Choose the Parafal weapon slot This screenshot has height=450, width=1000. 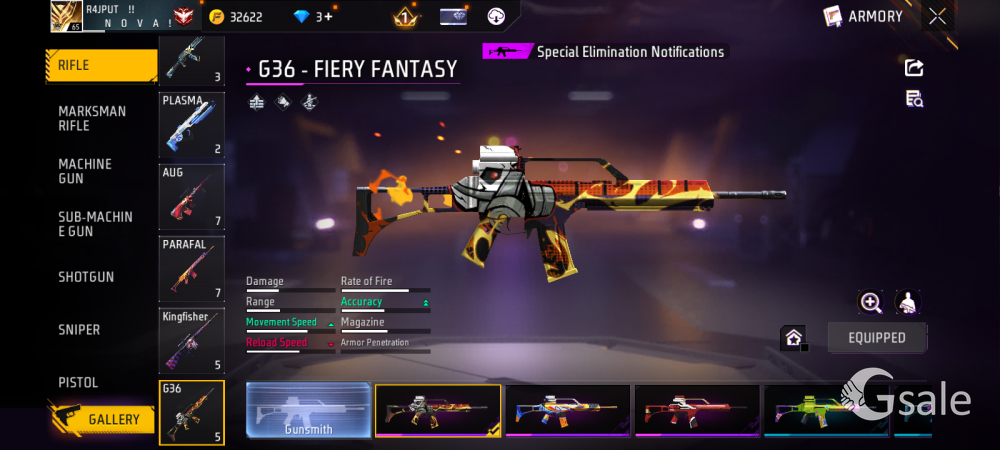tap(191, 268)
